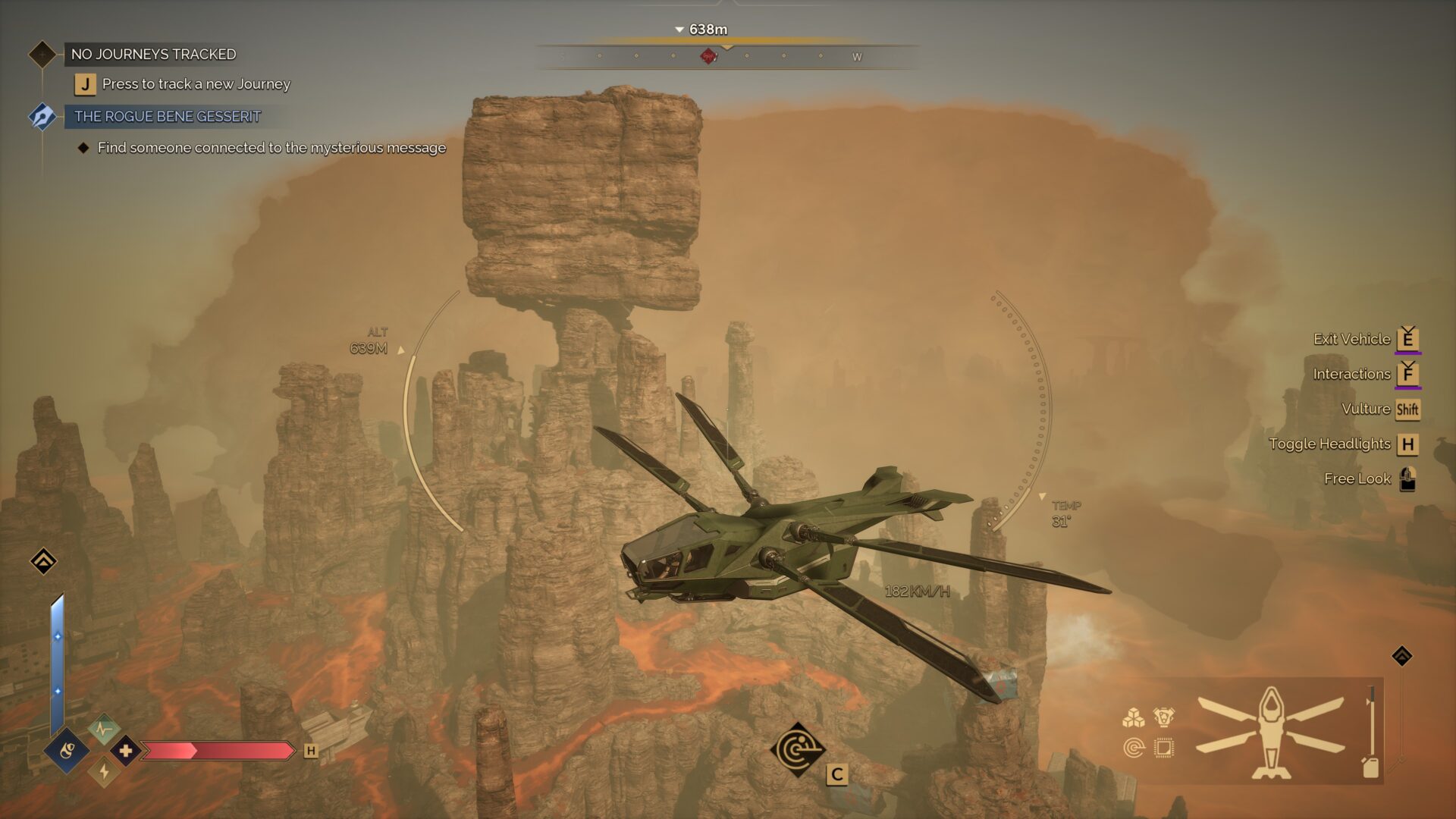The width and height of the screenshot is (1456, 819).
Task: Expand the chevron diamond above the blue bar
Action: click(x=43, y=561)
